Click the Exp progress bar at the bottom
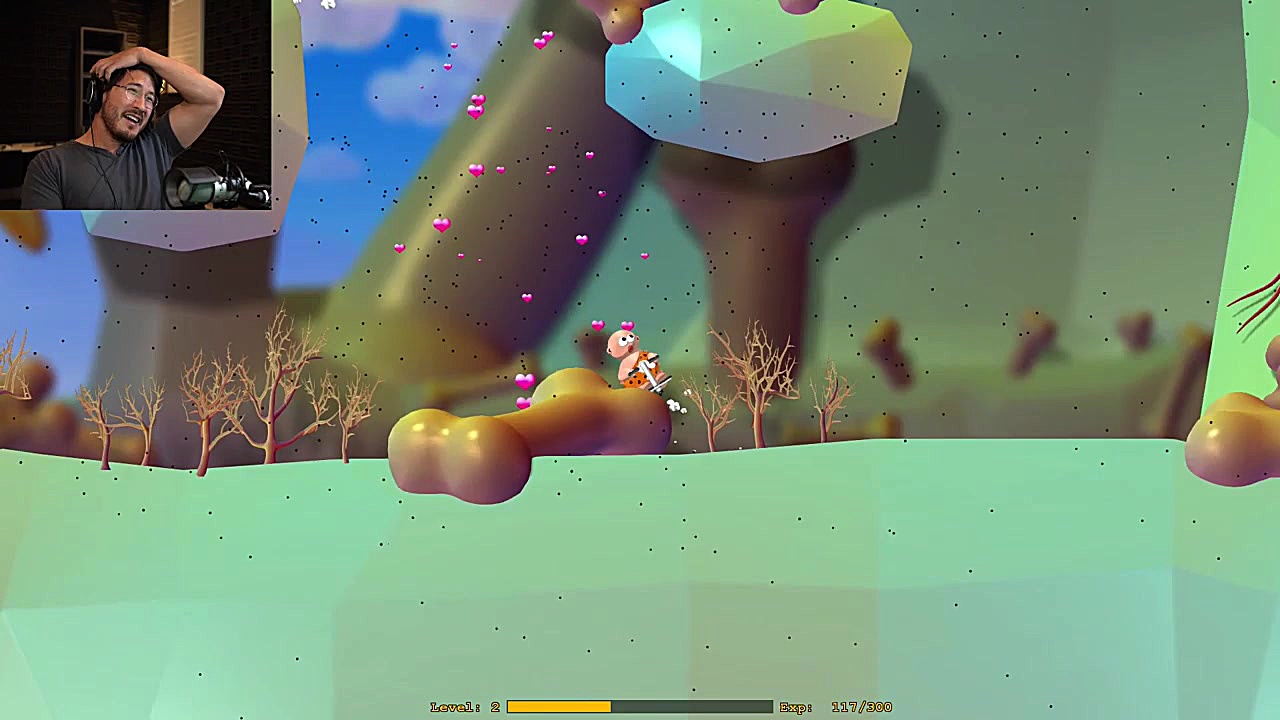The image size is (1280, 720). coord(640,706)
